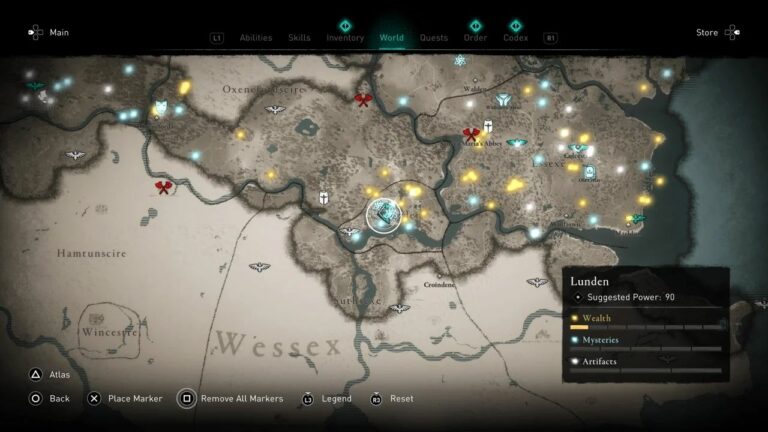Switch to the Abilities tab
Screen dimensions: 768x432
click(256, 38)
